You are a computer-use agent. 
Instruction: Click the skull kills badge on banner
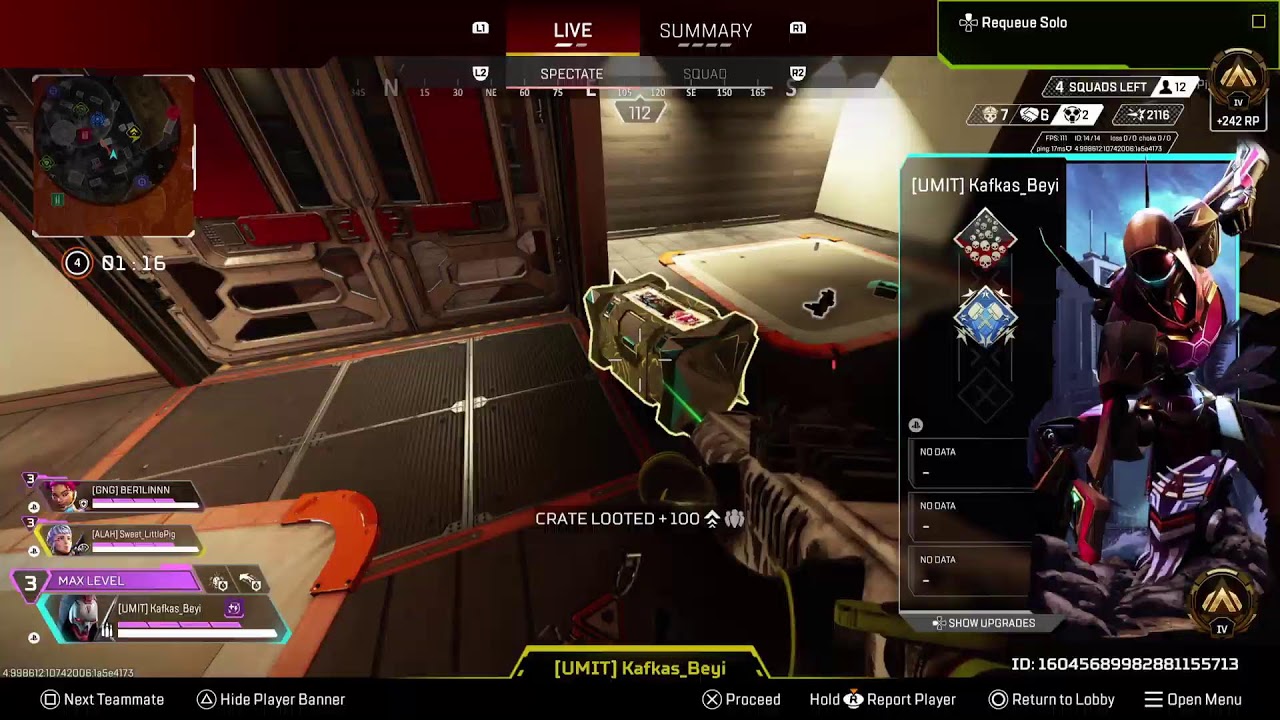tap(985, 242)
